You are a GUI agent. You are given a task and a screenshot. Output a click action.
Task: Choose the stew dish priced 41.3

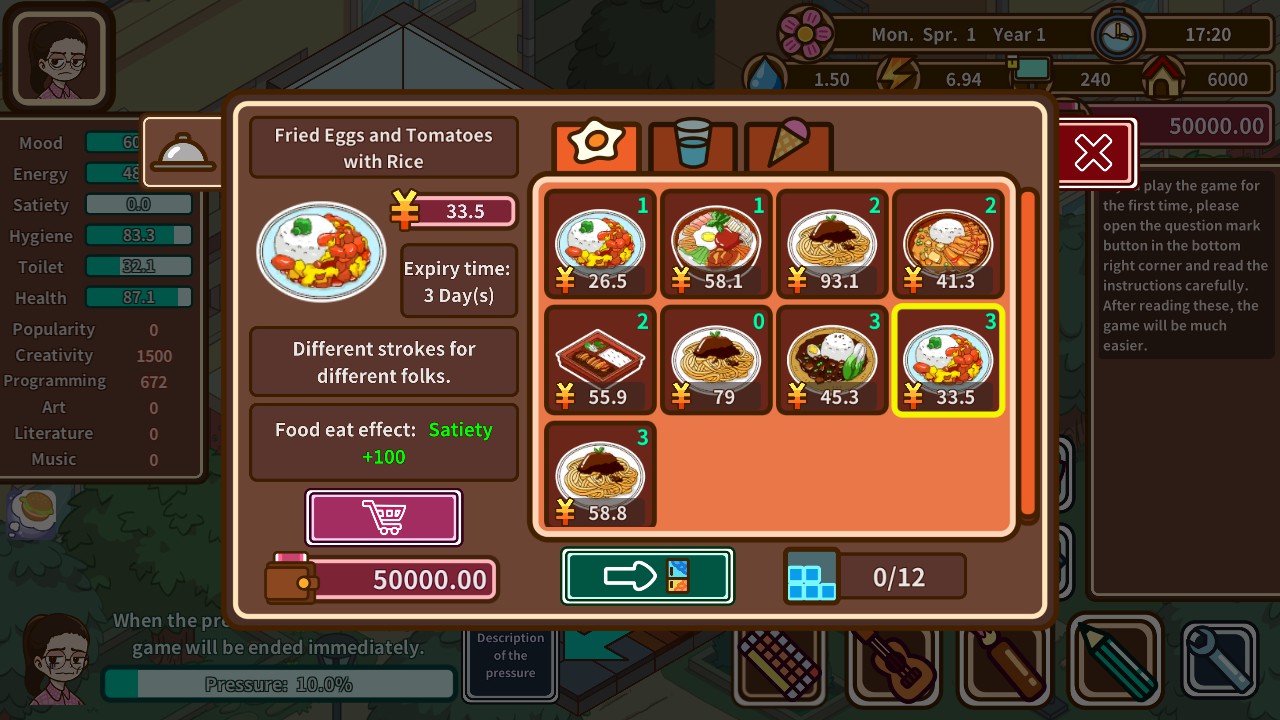pos(948,244)
